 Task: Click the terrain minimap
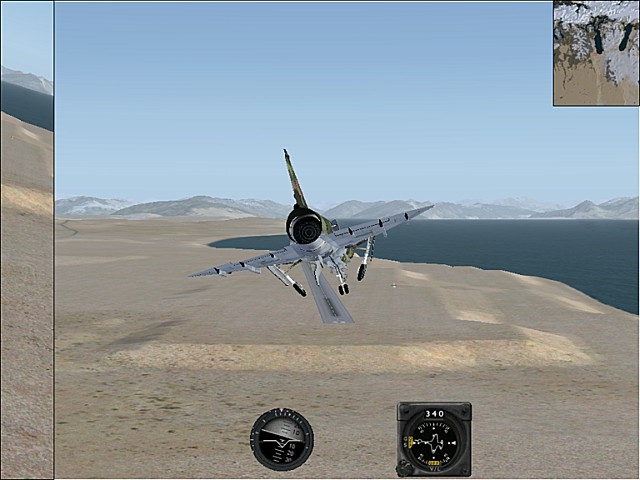(596, 52)
